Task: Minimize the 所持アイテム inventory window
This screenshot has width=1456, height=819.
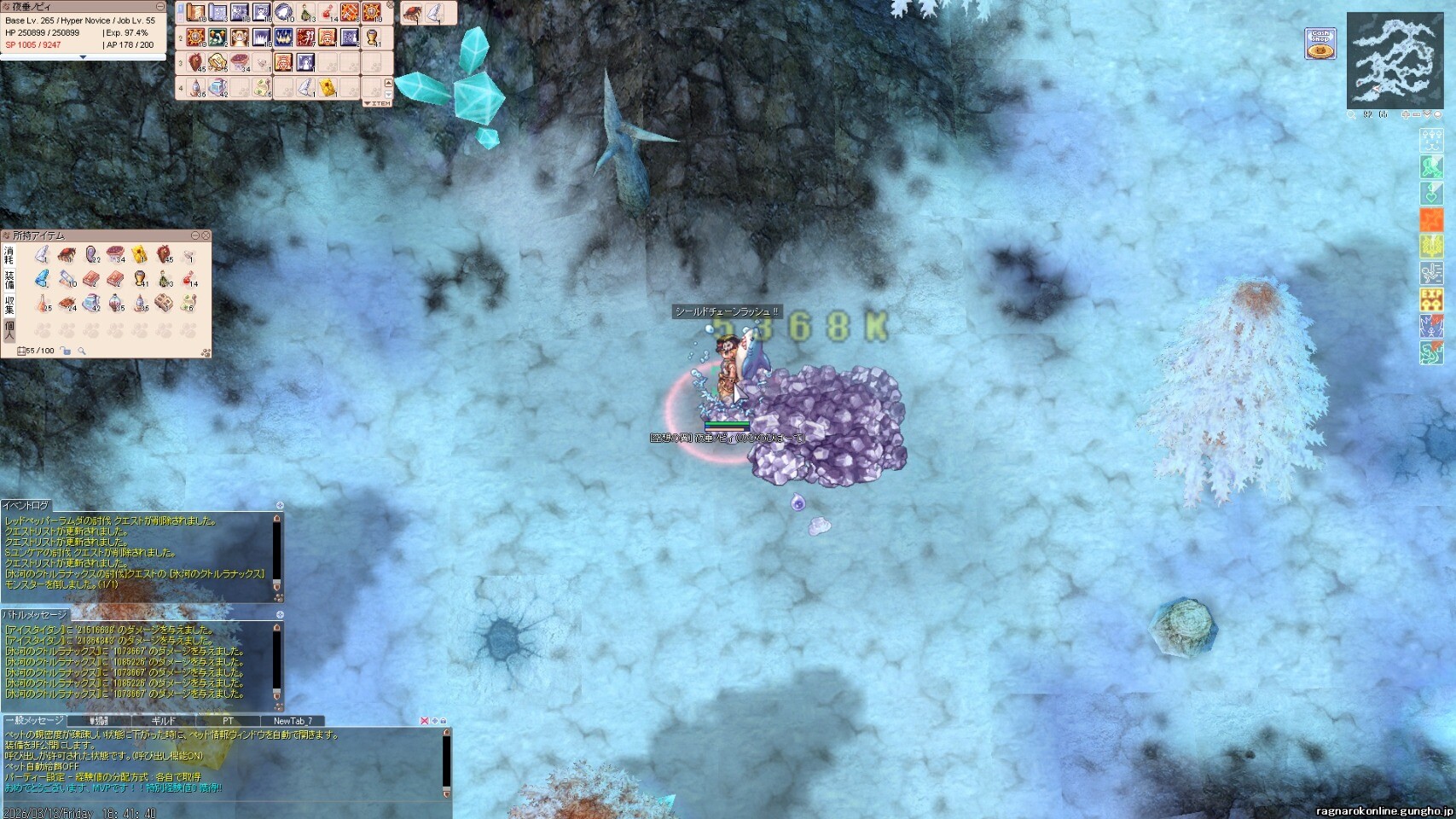Action: coord(195,235)
